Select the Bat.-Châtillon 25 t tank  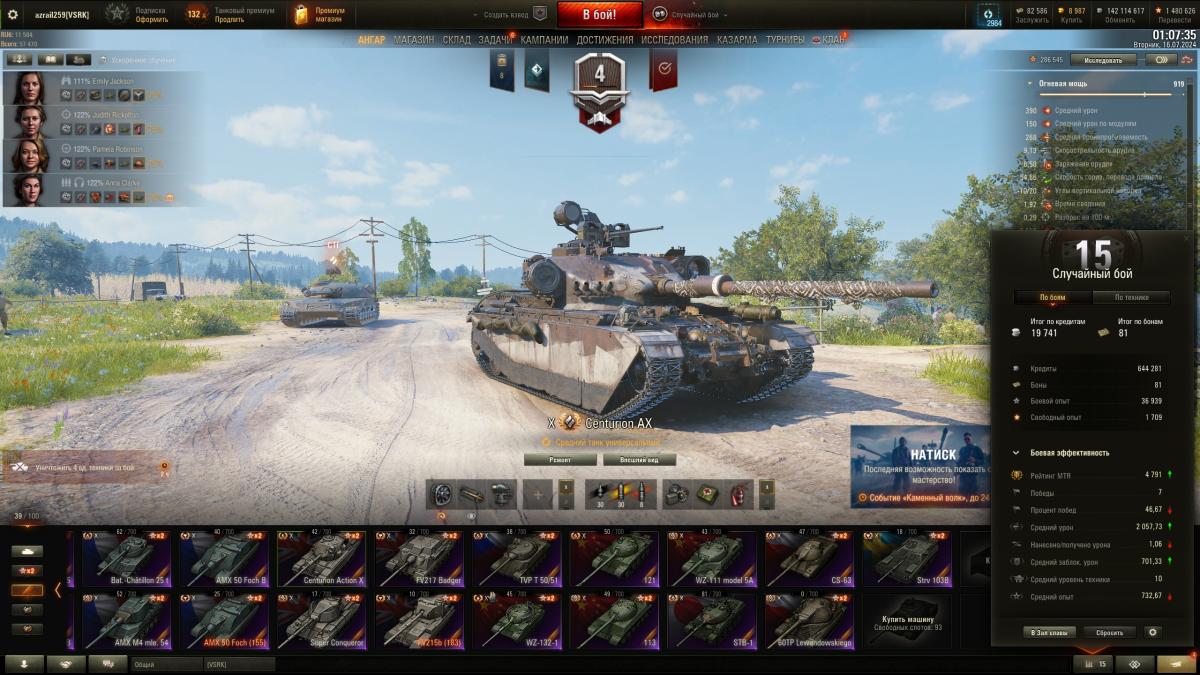click(126, 558)
